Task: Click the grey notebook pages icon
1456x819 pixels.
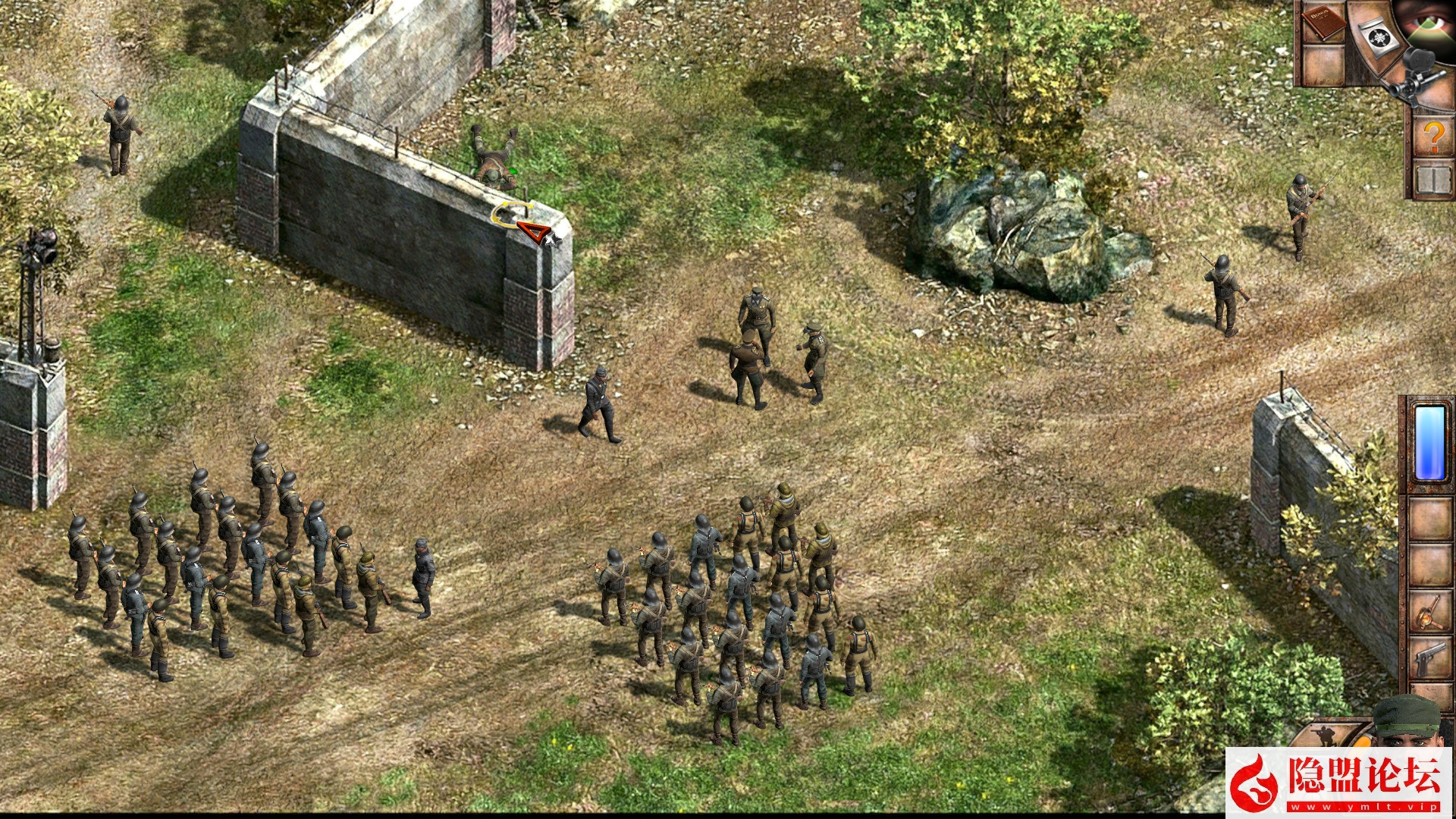Action: 1433,180
